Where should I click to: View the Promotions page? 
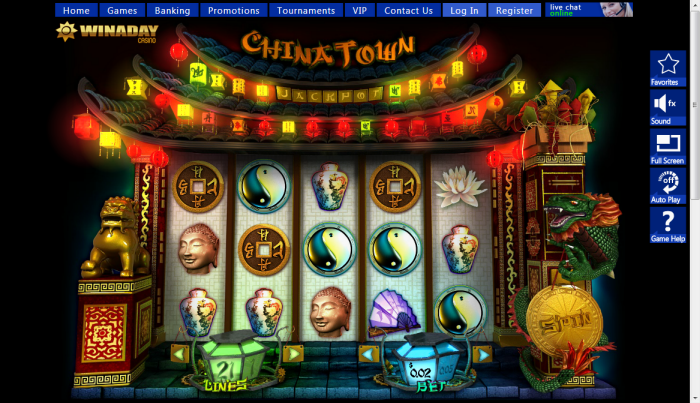(x=234, y=11)
